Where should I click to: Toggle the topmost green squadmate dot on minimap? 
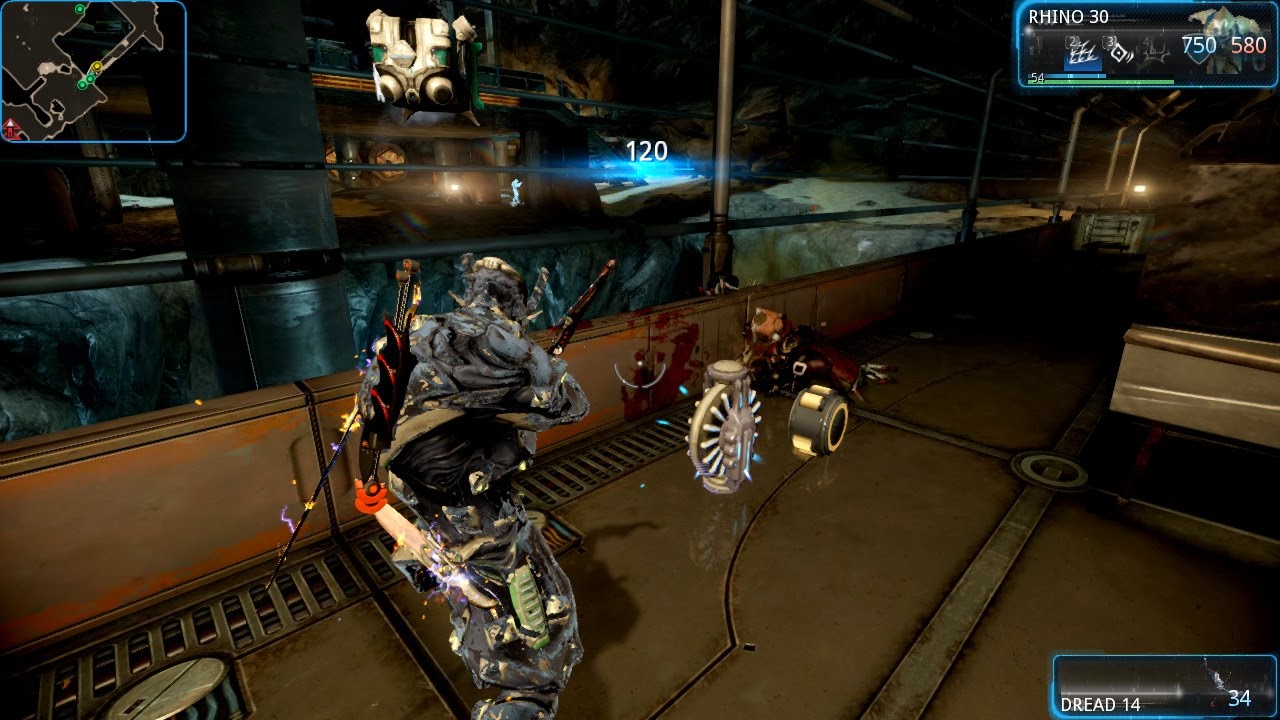point(80,9)
